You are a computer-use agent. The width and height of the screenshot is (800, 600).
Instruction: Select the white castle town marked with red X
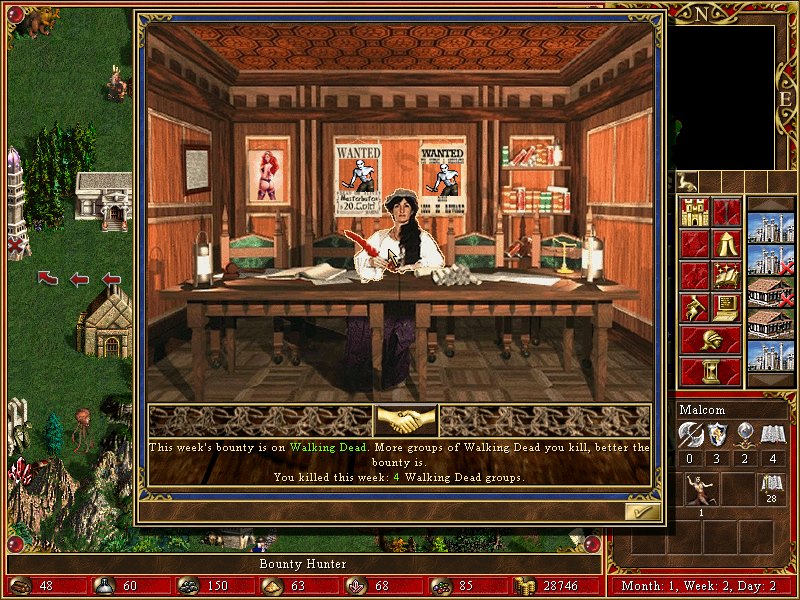(x=770, y=260)
